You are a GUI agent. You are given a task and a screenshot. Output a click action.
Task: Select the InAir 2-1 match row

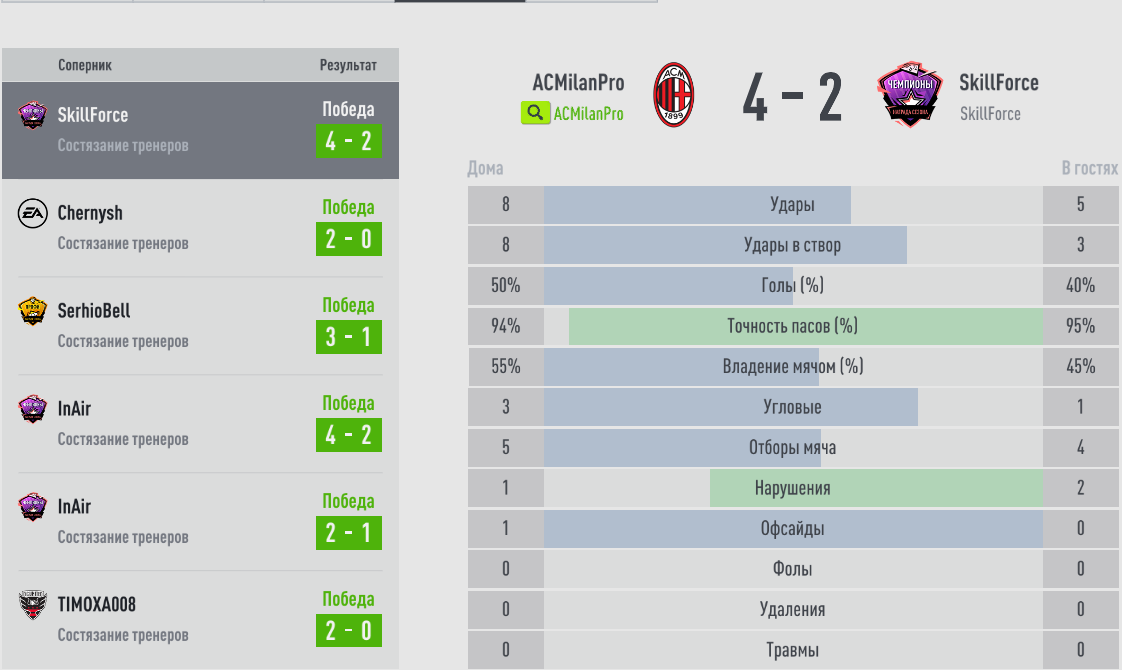pos(200,521)
